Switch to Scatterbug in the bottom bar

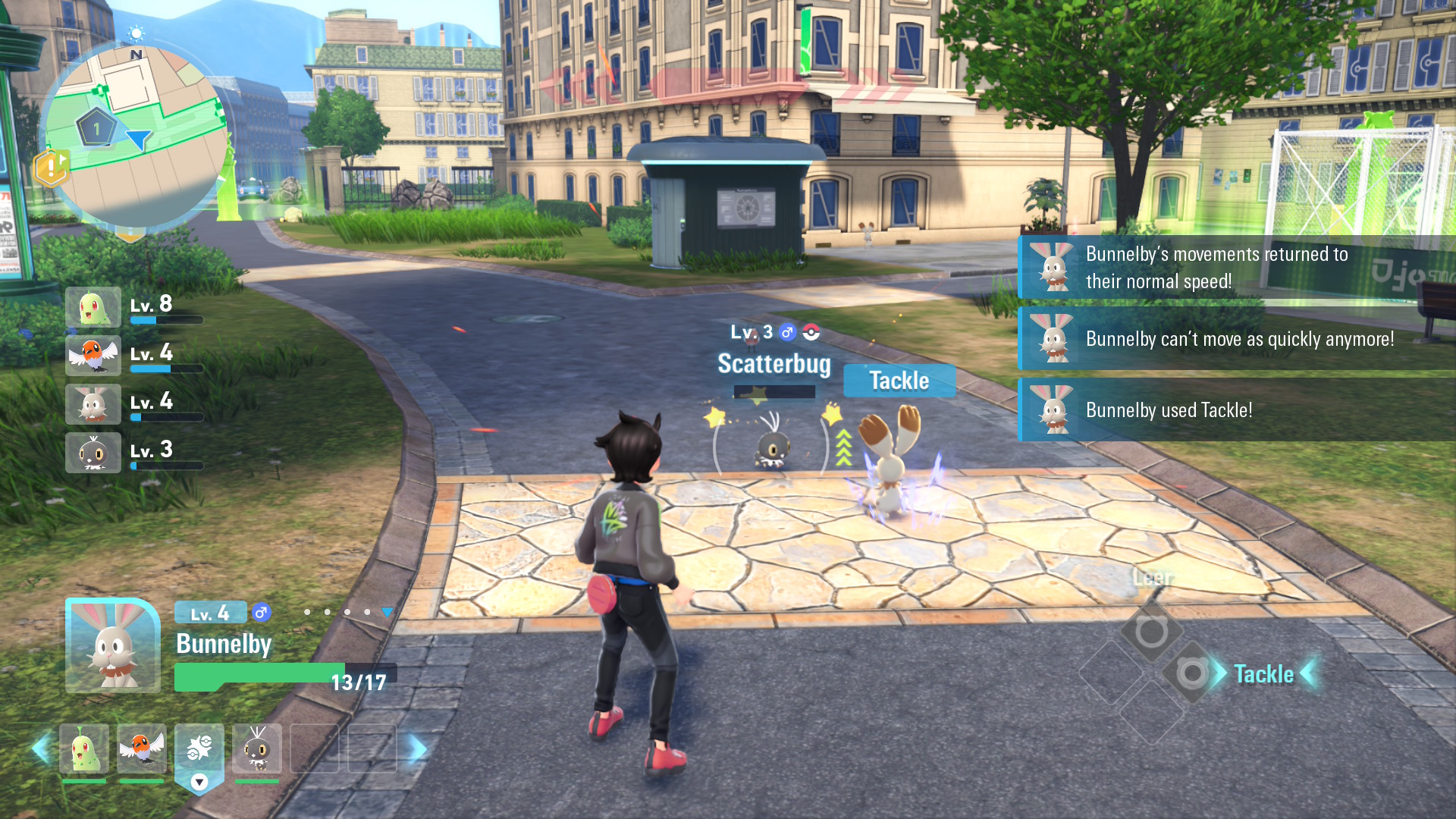[x=257, y=748]
